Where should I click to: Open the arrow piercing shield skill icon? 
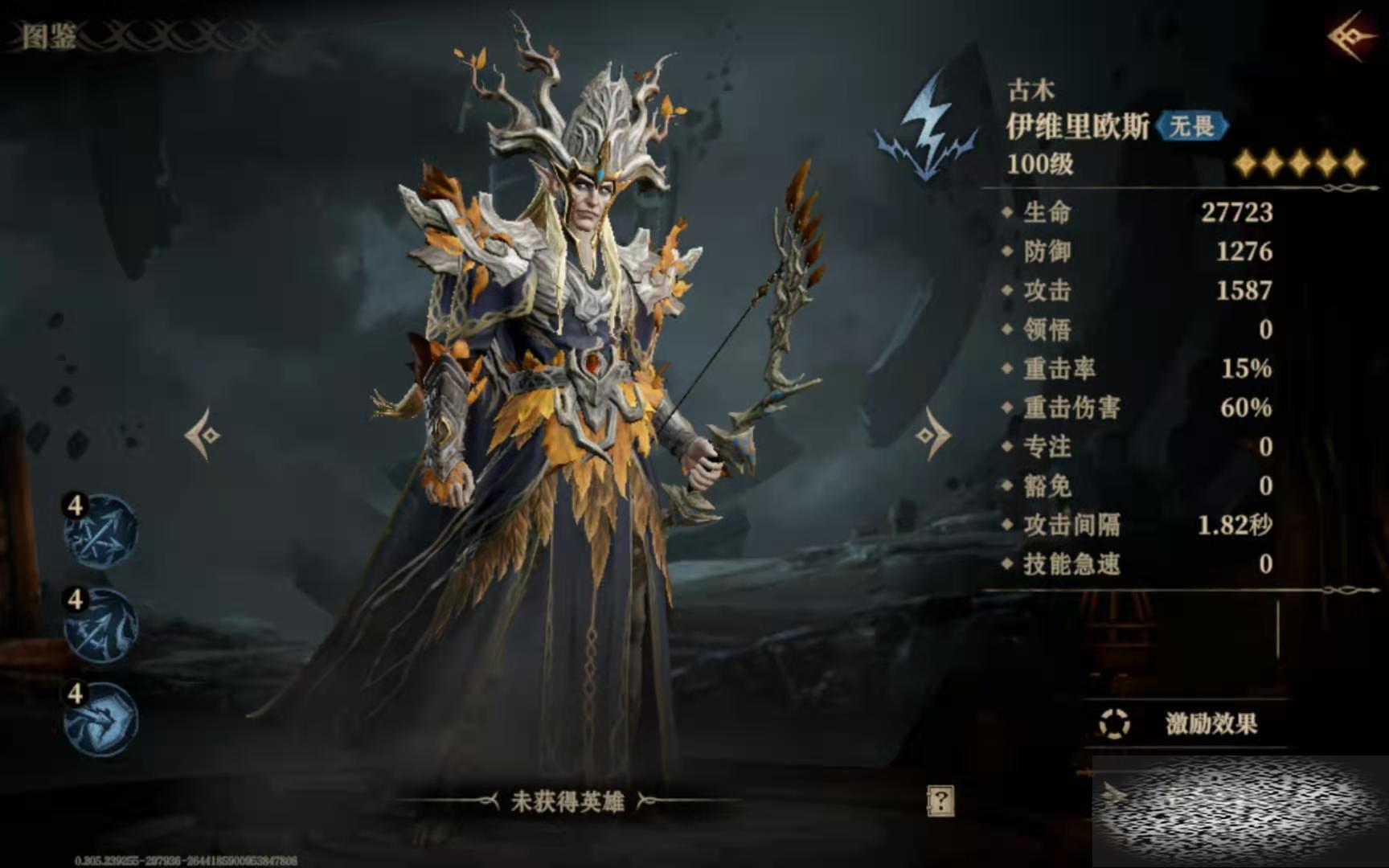[101, 719]
